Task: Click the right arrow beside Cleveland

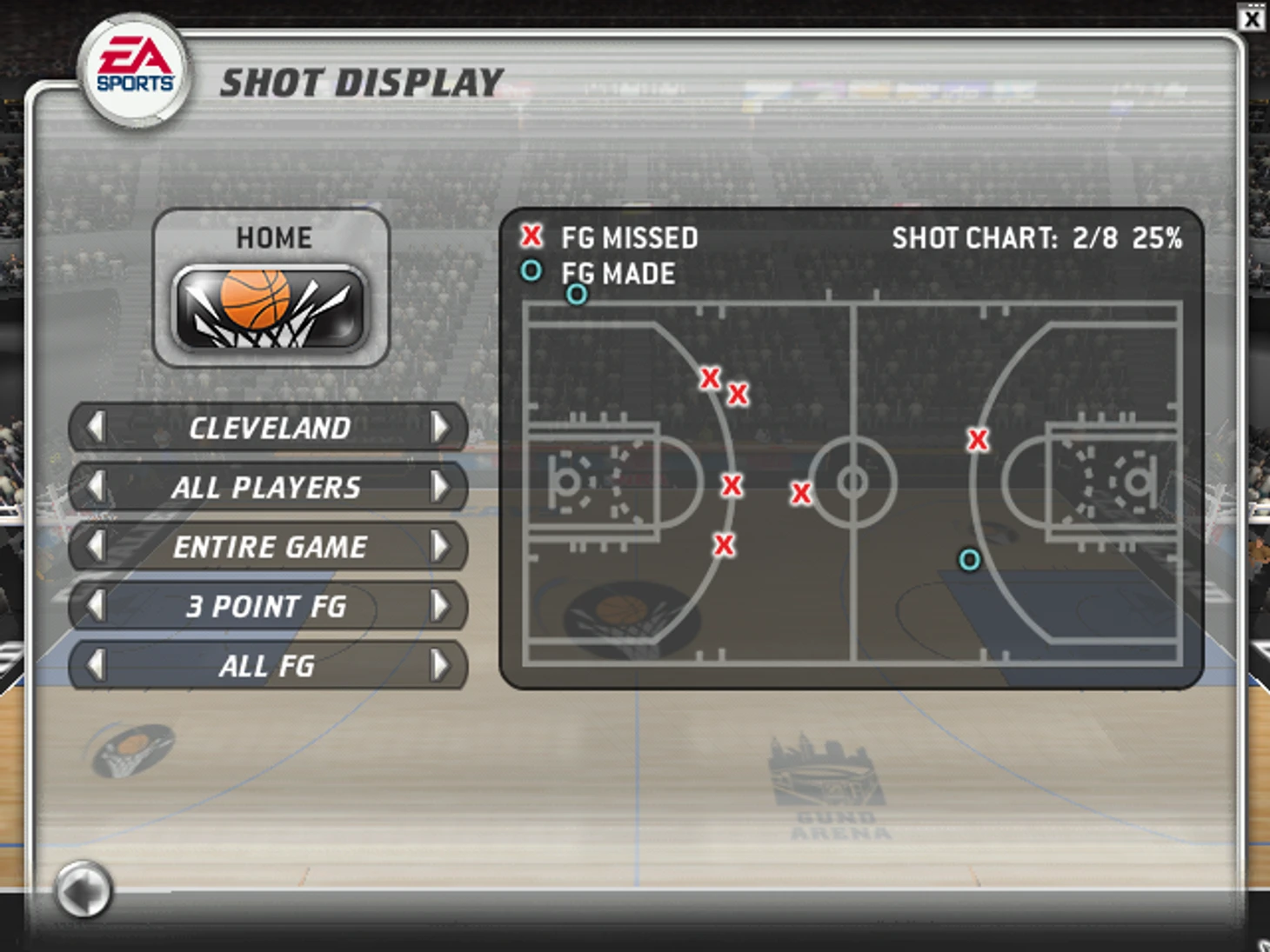Action: [439, 427]
